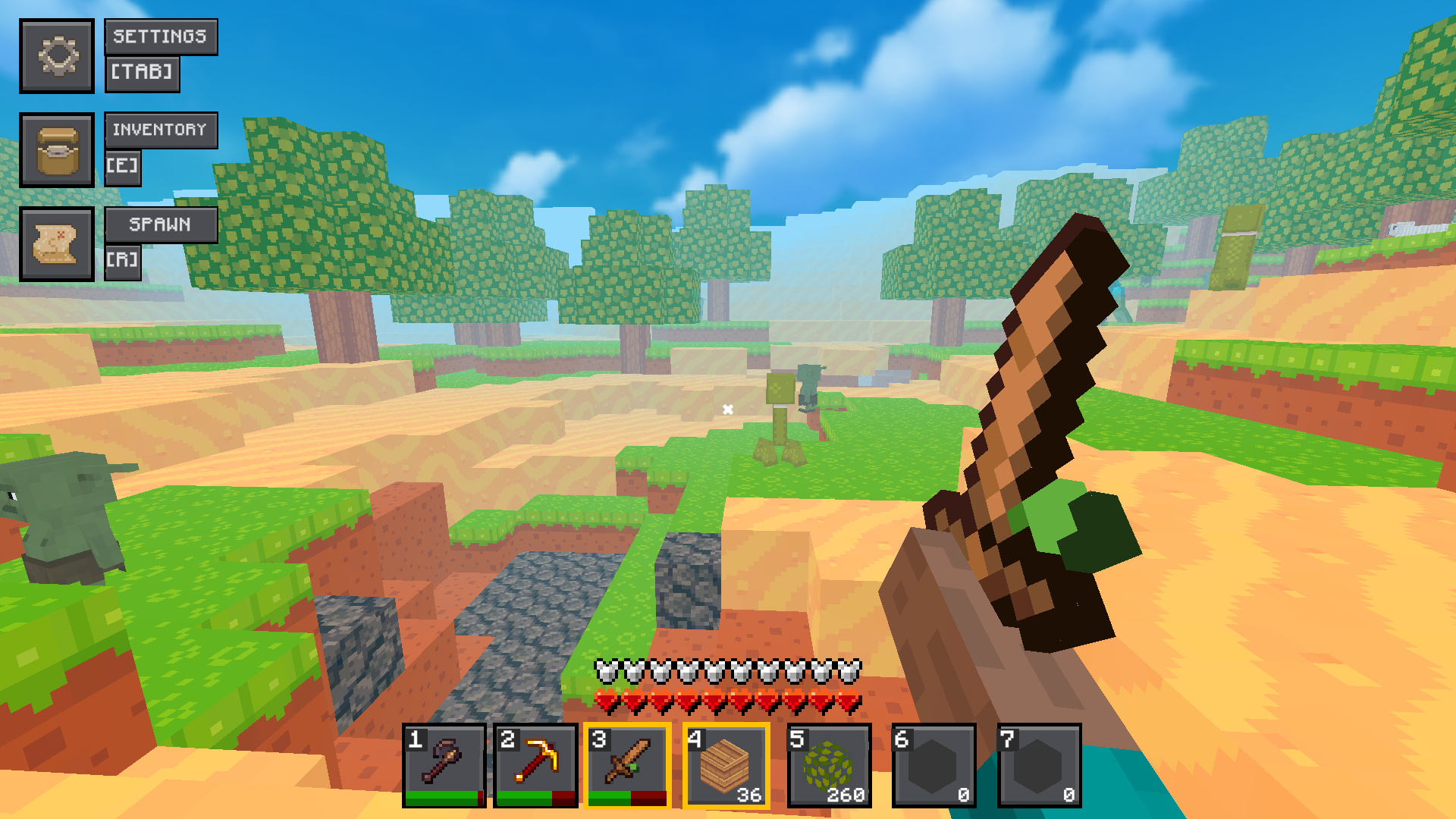The width and height of the screenshot is (1456, 819).
Task: Click the [TAB] keybind label
Action: coord(142,74)
